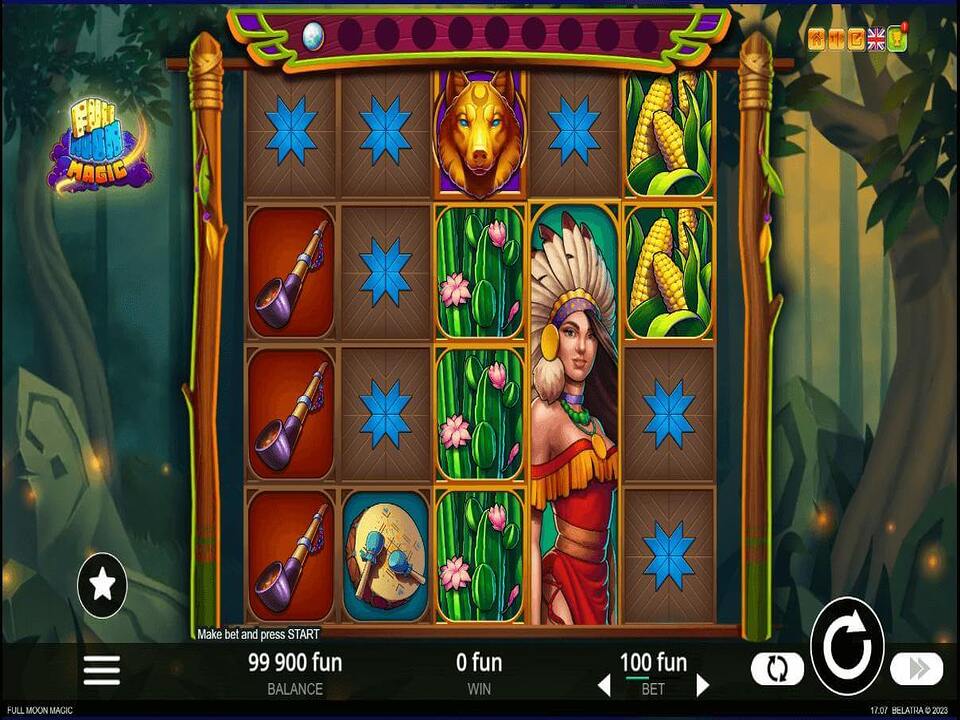Open the hamburger menu
The width and height of the screenshot is (960, 720).
tap(101, 669)
